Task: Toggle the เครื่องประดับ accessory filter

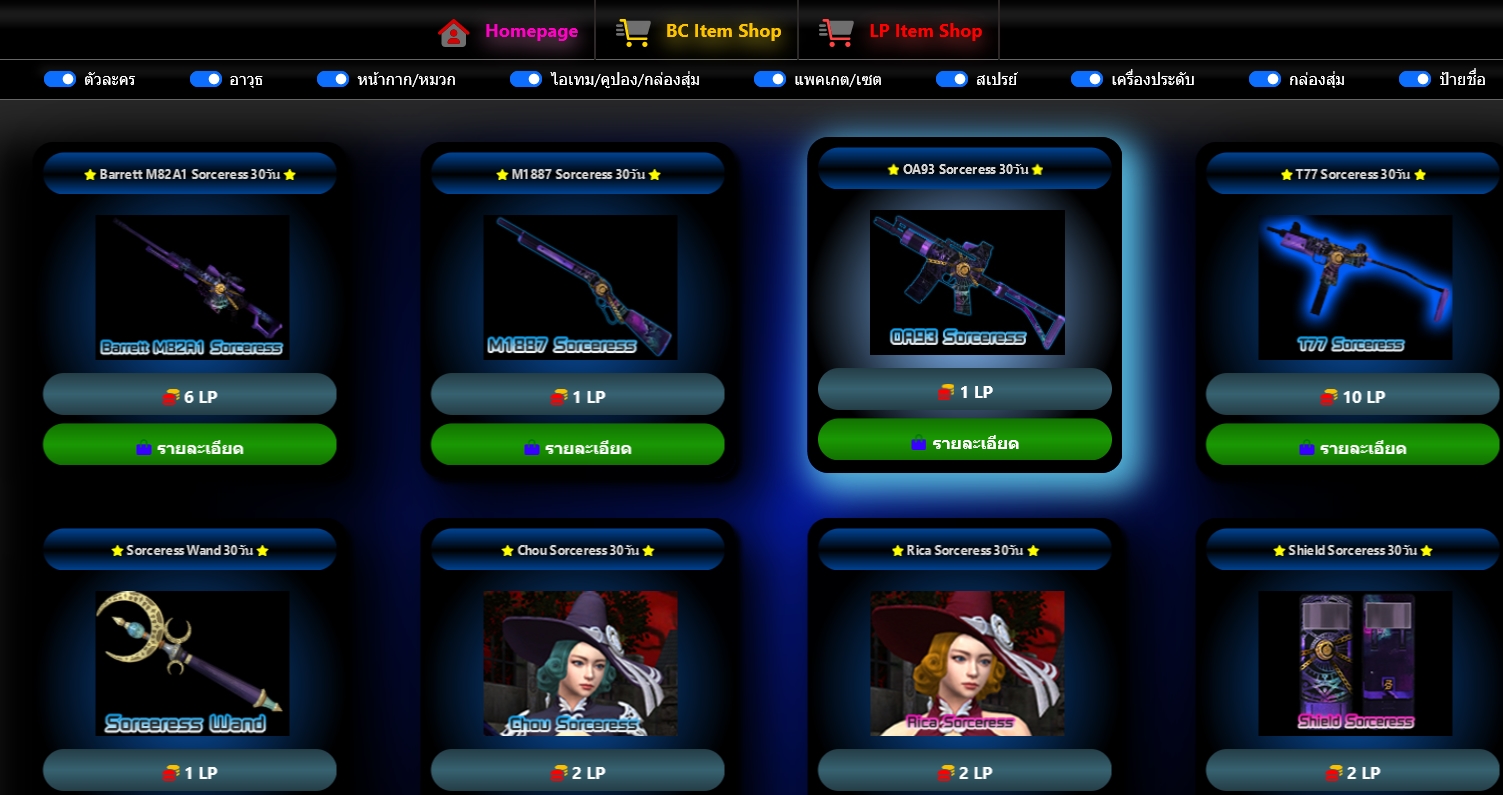Action: [1087, 79]
